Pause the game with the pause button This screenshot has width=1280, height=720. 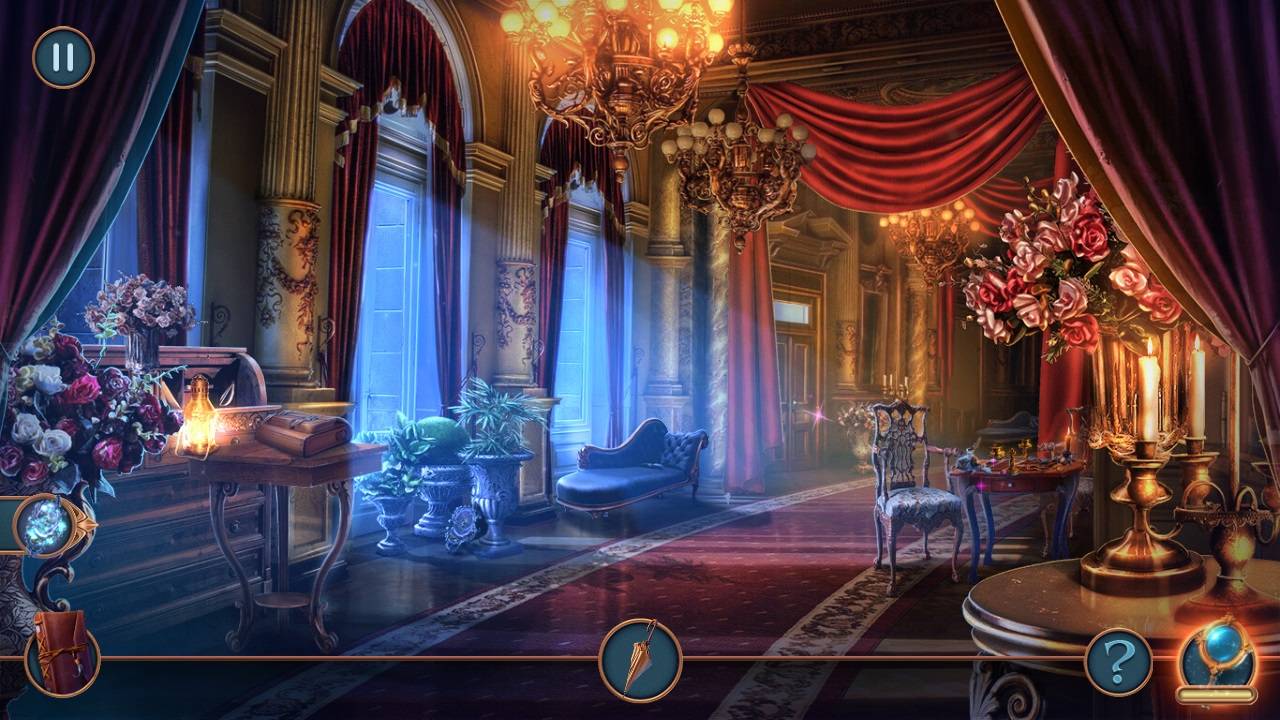point(63,57)
